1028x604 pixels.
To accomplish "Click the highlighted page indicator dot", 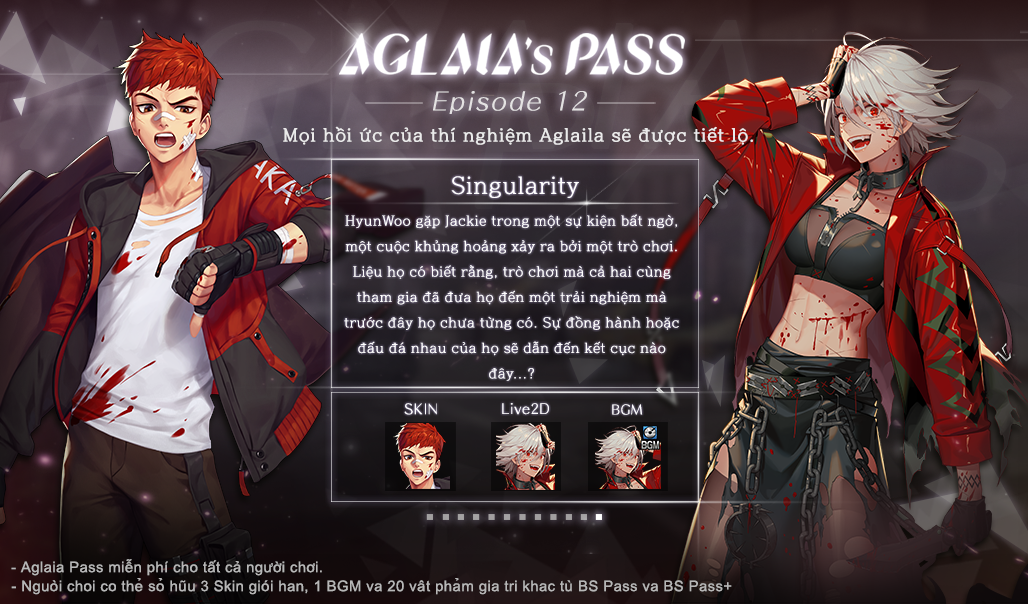I will coord(599,517).
